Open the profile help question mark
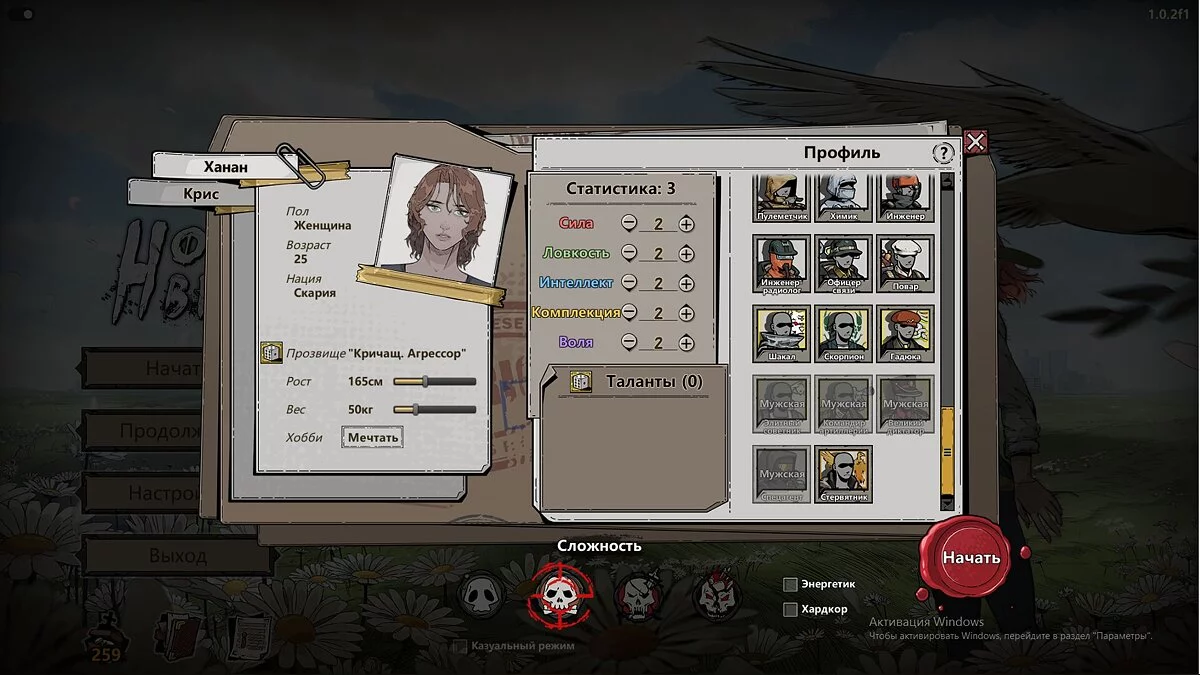This screenshot has width=1200, height=675. (x=943, y=153)
